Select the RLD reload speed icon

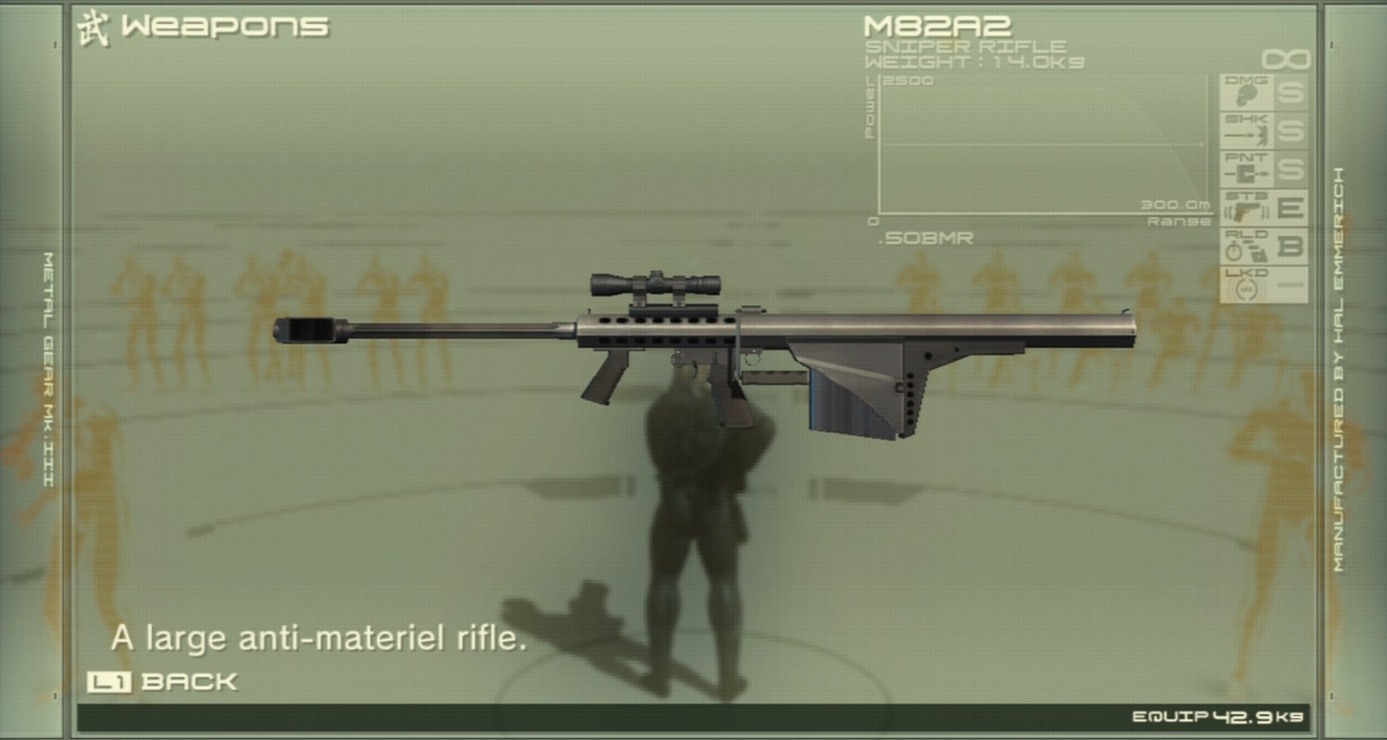(1246, 247)
